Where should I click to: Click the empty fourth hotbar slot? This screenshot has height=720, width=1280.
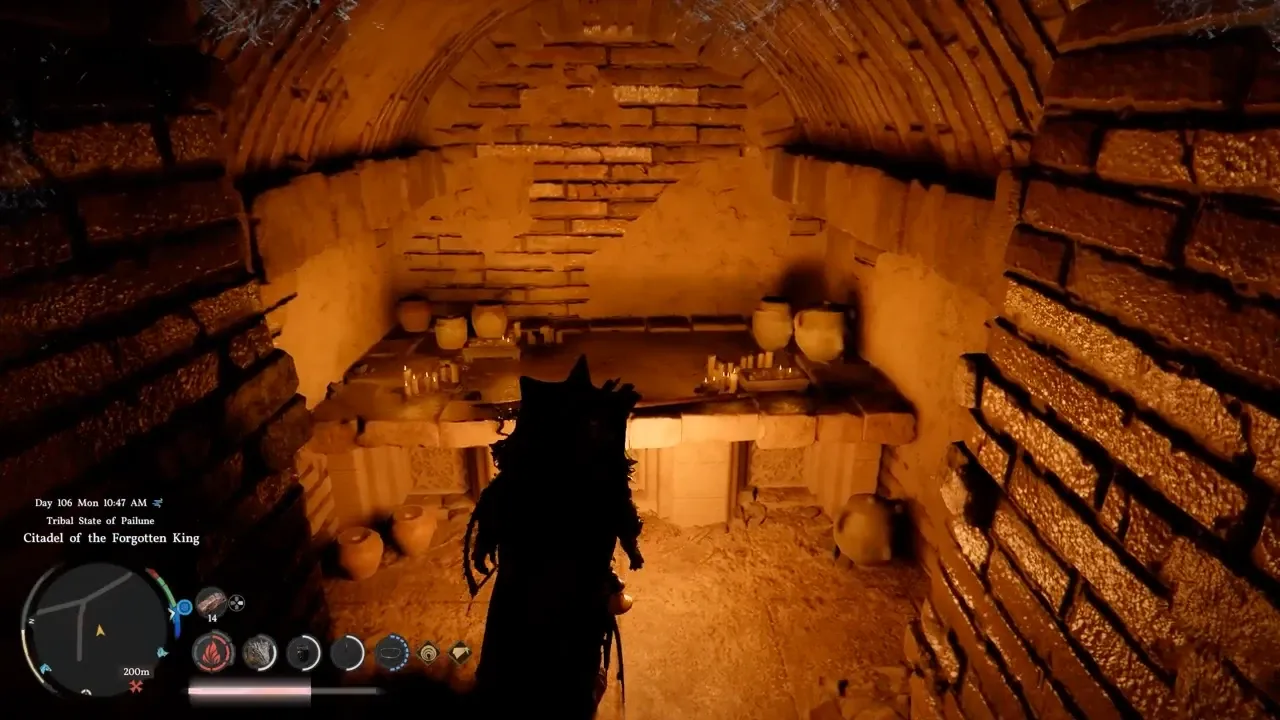tap(346, 652)
